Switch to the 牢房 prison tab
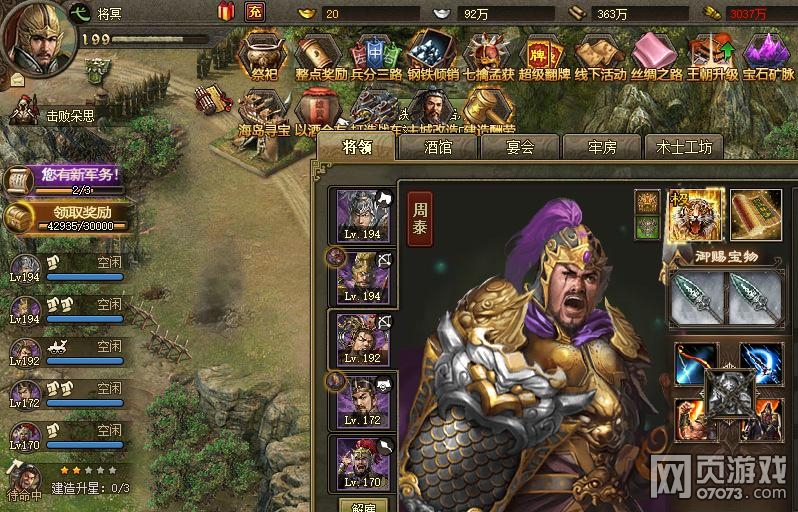 click(601, 147)
